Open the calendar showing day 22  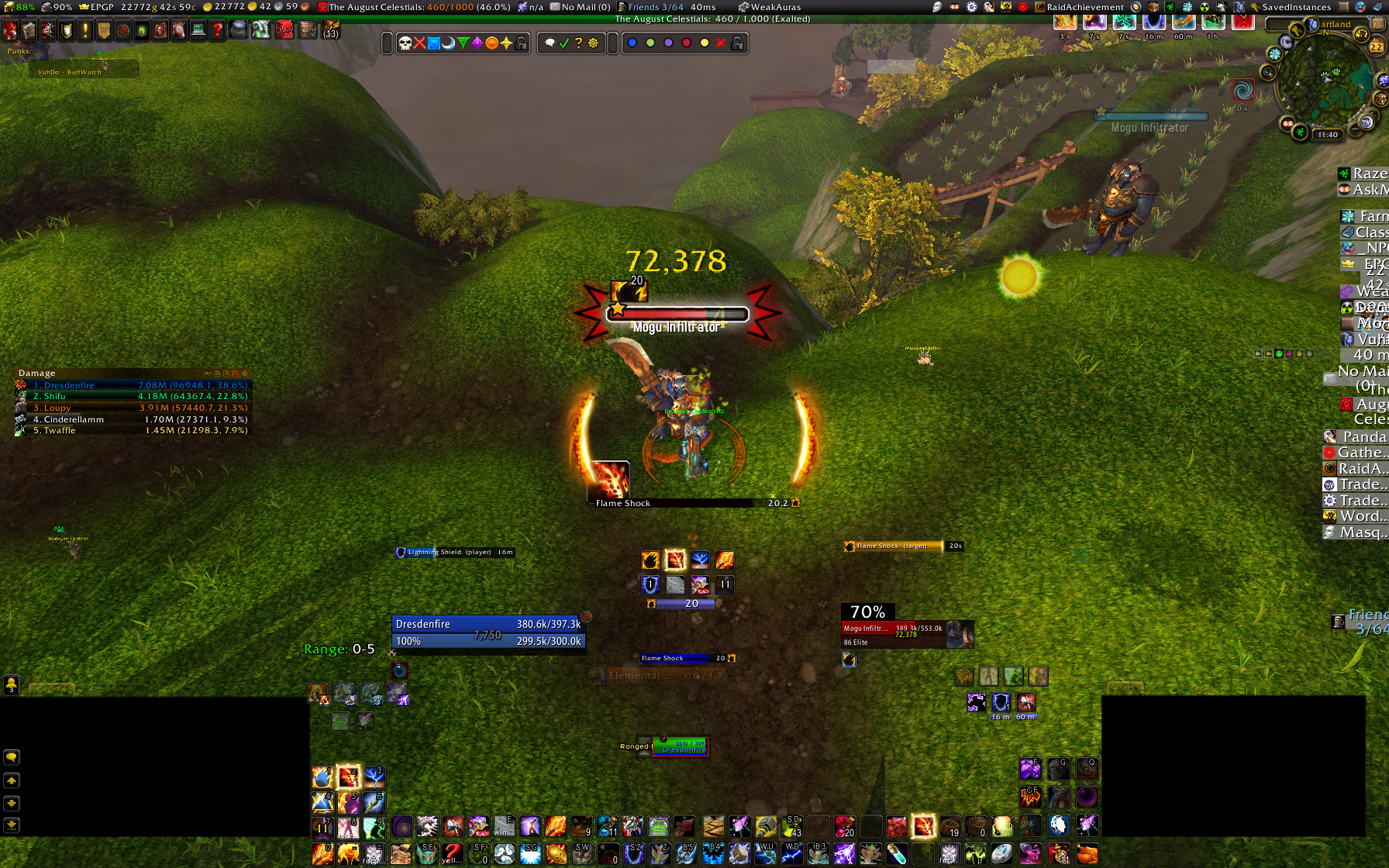click(x=1377, y=46)
